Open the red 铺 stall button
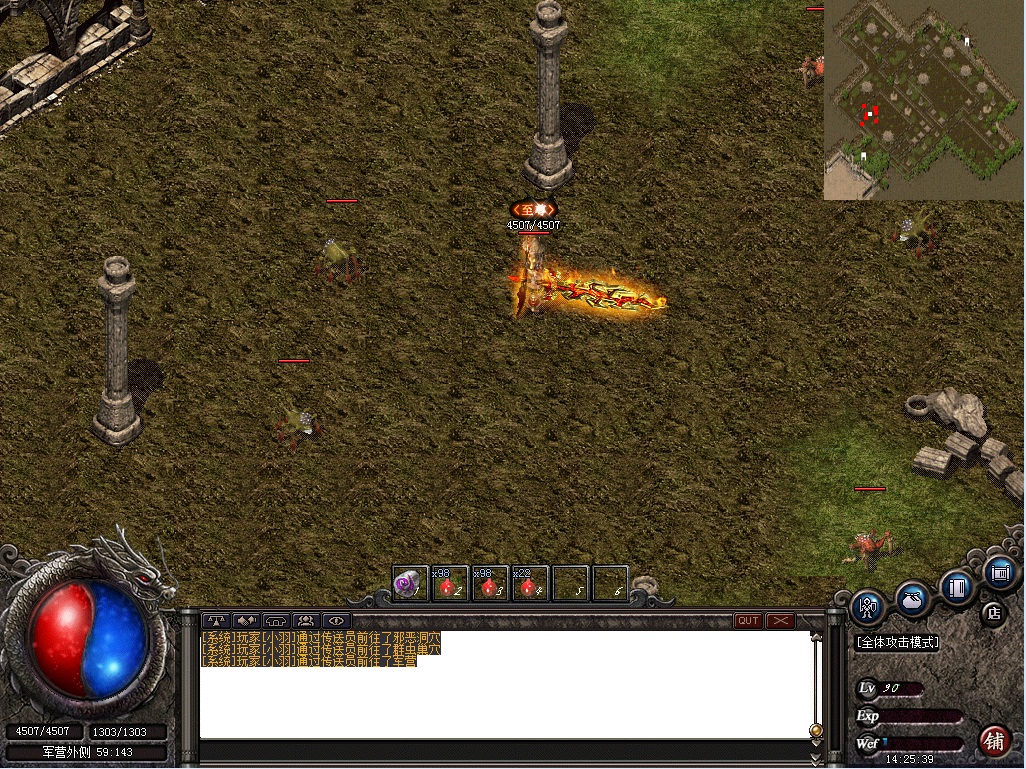Viewport: 1026px width, 769px height. pos(994,741)
